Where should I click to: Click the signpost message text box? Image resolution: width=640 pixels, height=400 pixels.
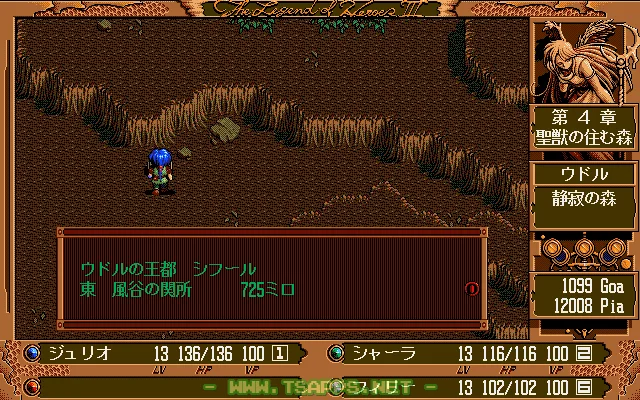coord(270,280)
